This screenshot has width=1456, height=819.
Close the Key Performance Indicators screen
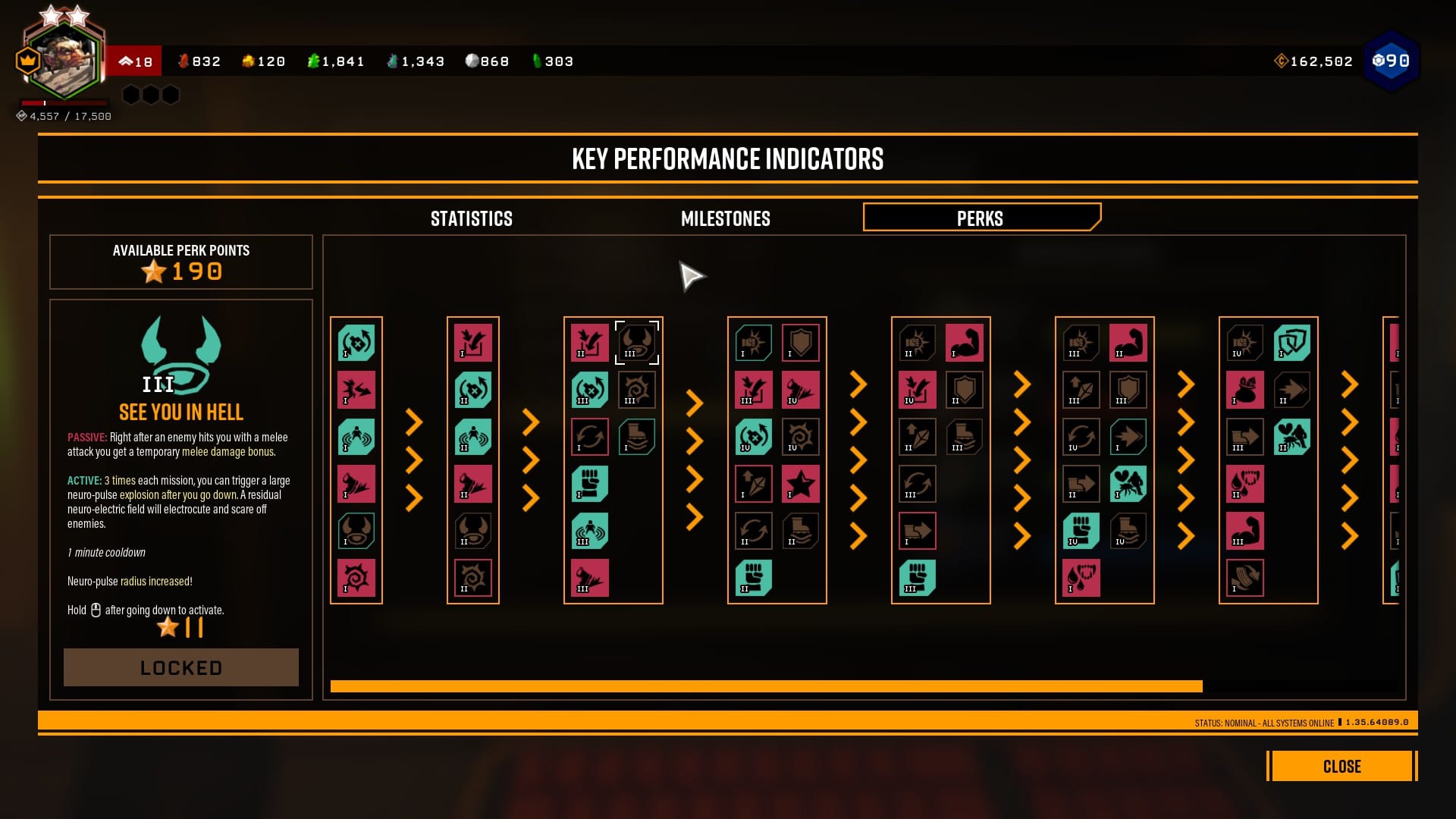click(x=1341, y=766)
